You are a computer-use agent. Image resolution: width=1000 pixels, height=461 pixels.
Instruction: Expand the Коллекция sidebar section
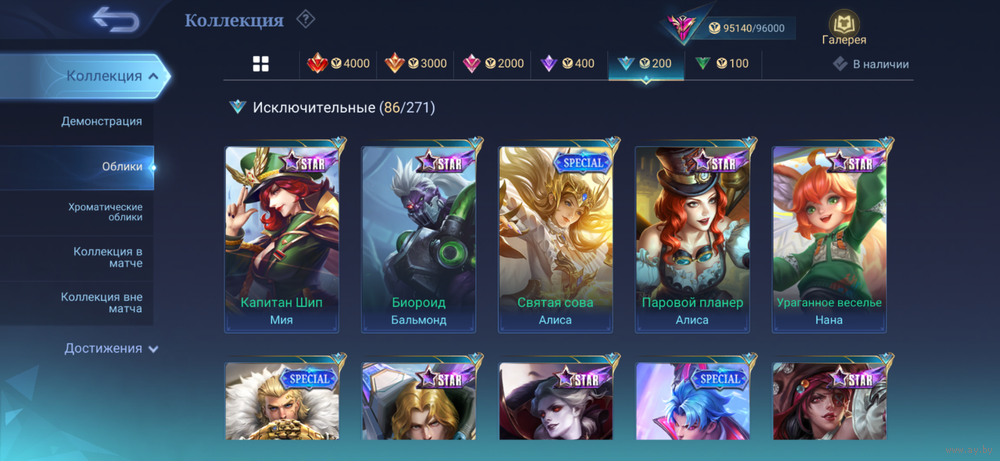pyautogui.click(x=111, y=76)
